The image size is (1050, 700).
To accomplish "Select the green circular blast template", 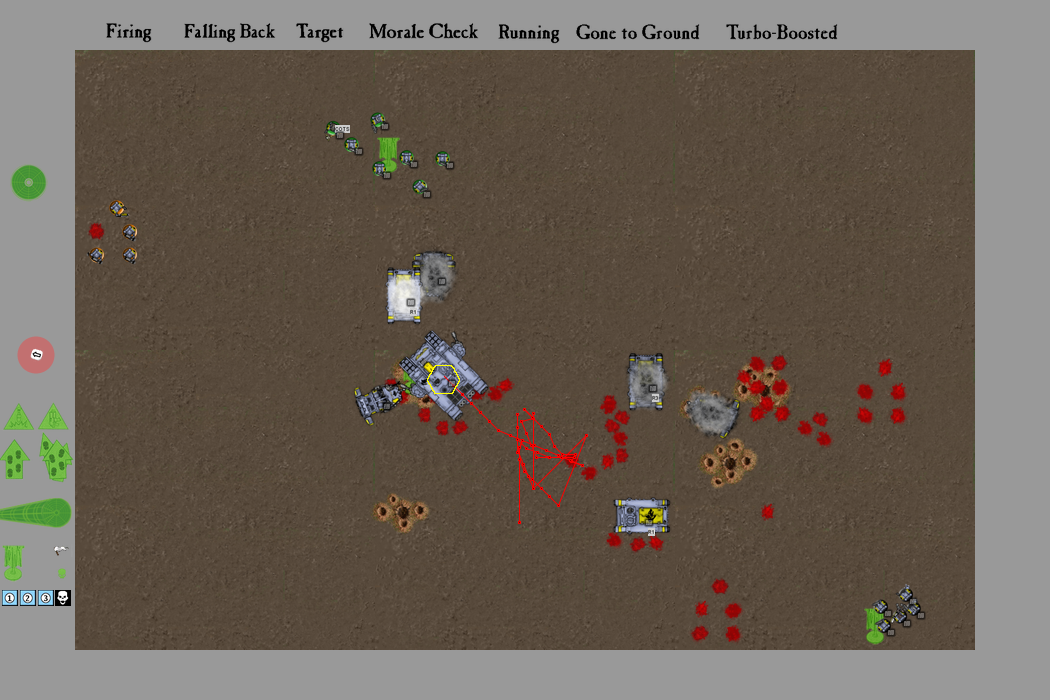I will coord(28,183).
